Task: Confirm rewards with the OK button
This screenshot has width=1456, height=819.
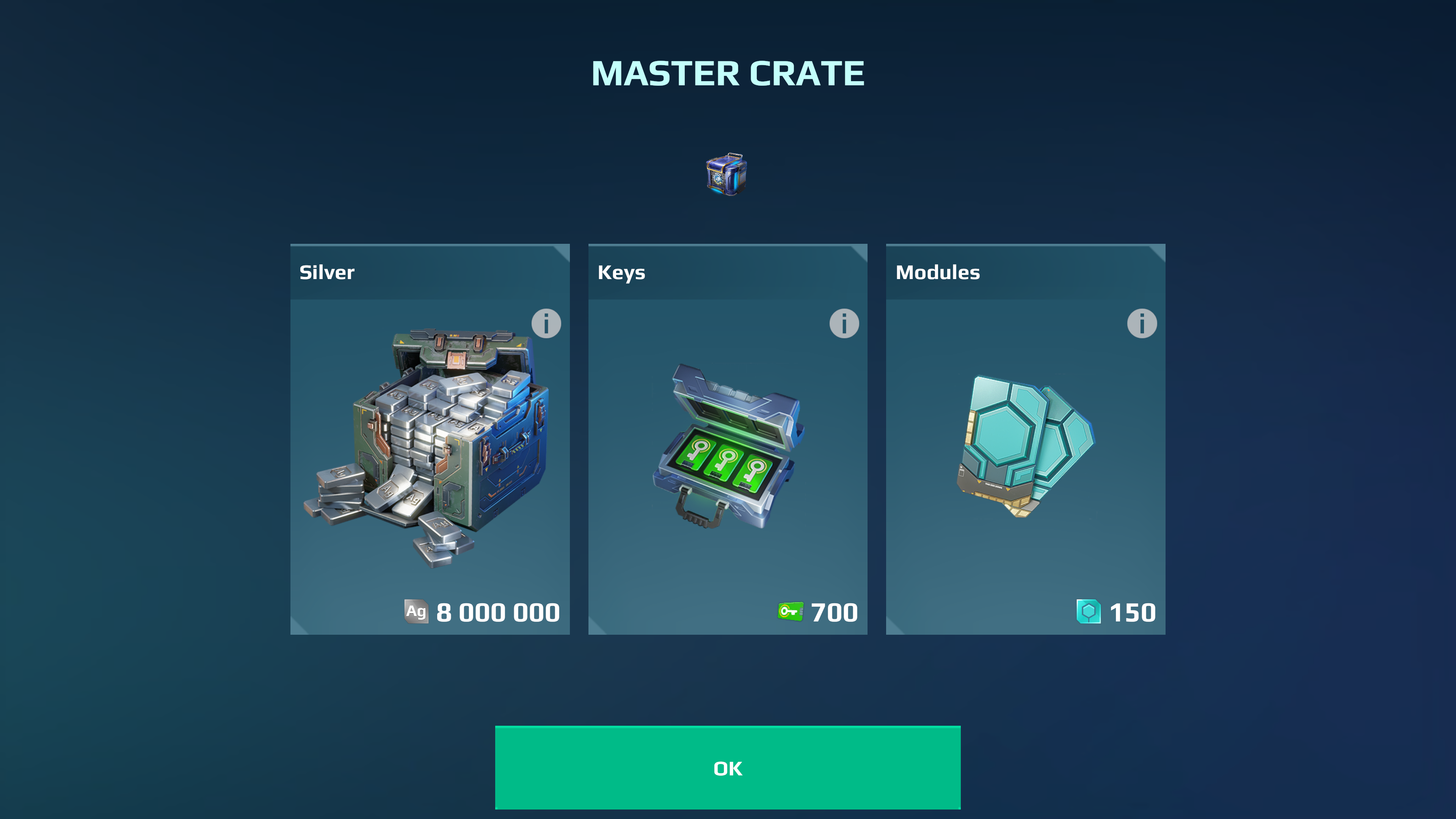Action: [728, 767]
